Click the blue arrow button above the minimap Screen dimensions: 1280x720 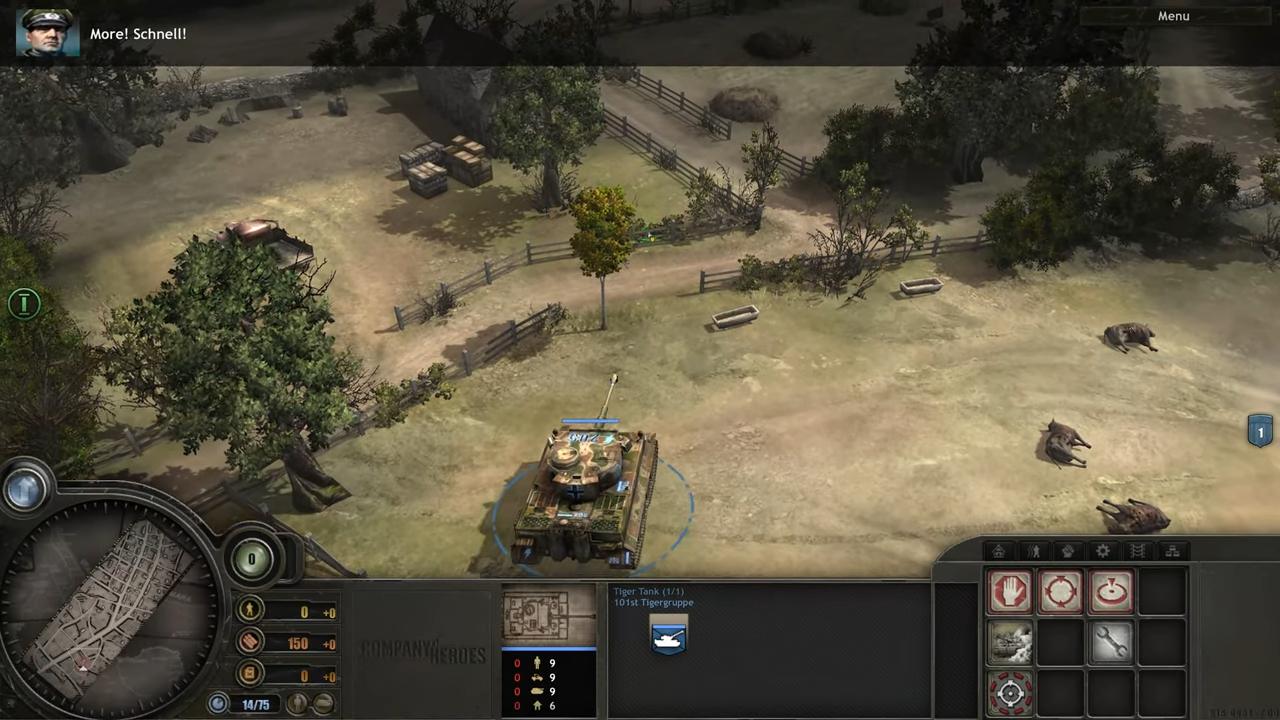(25, 488)
